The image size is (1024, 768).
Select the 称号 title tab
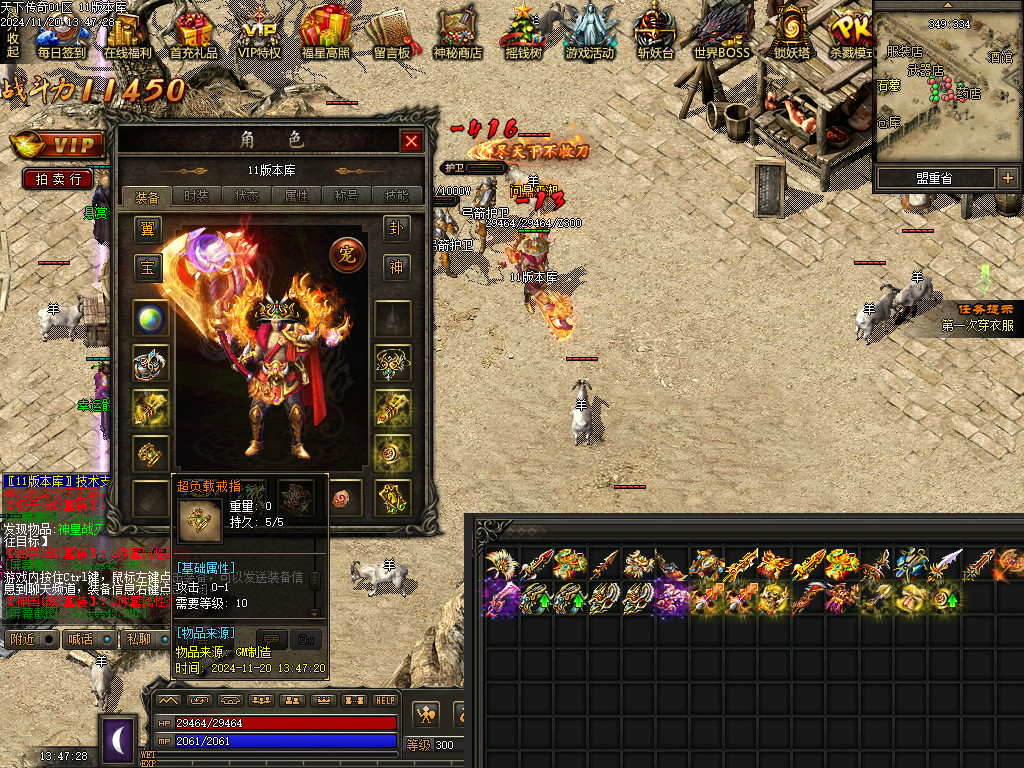pyautogui.click(x=347, y=196)
